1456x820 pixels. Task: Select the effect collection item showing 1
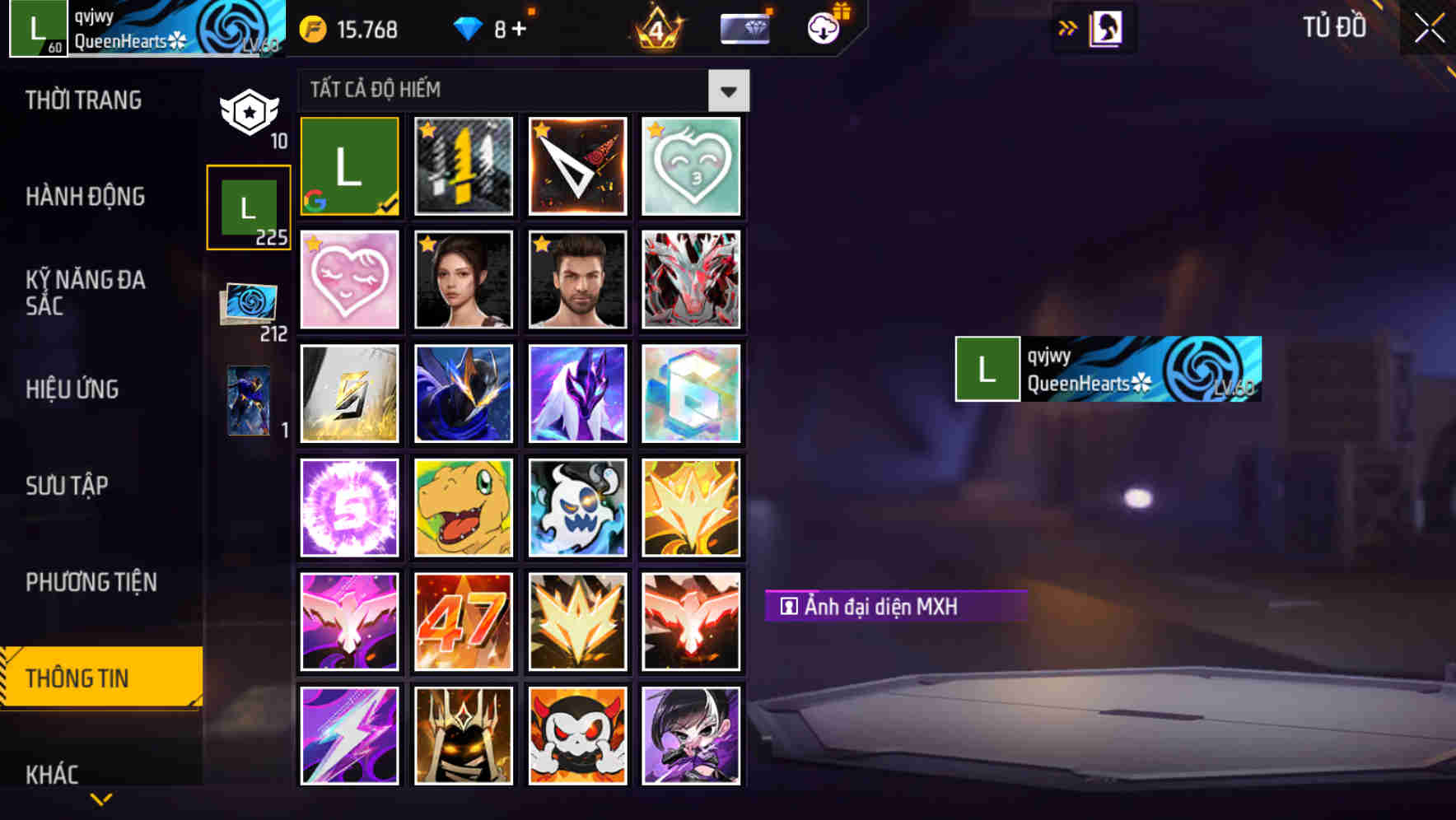[248, 402]
